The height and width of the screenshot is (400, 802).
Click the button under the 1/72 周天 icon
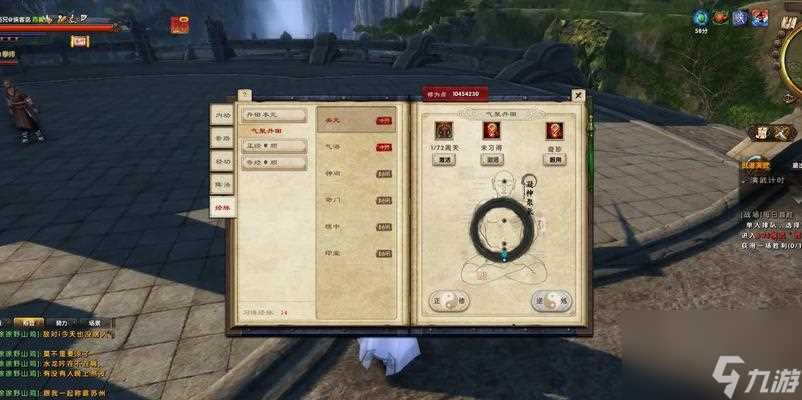point(443,159)
